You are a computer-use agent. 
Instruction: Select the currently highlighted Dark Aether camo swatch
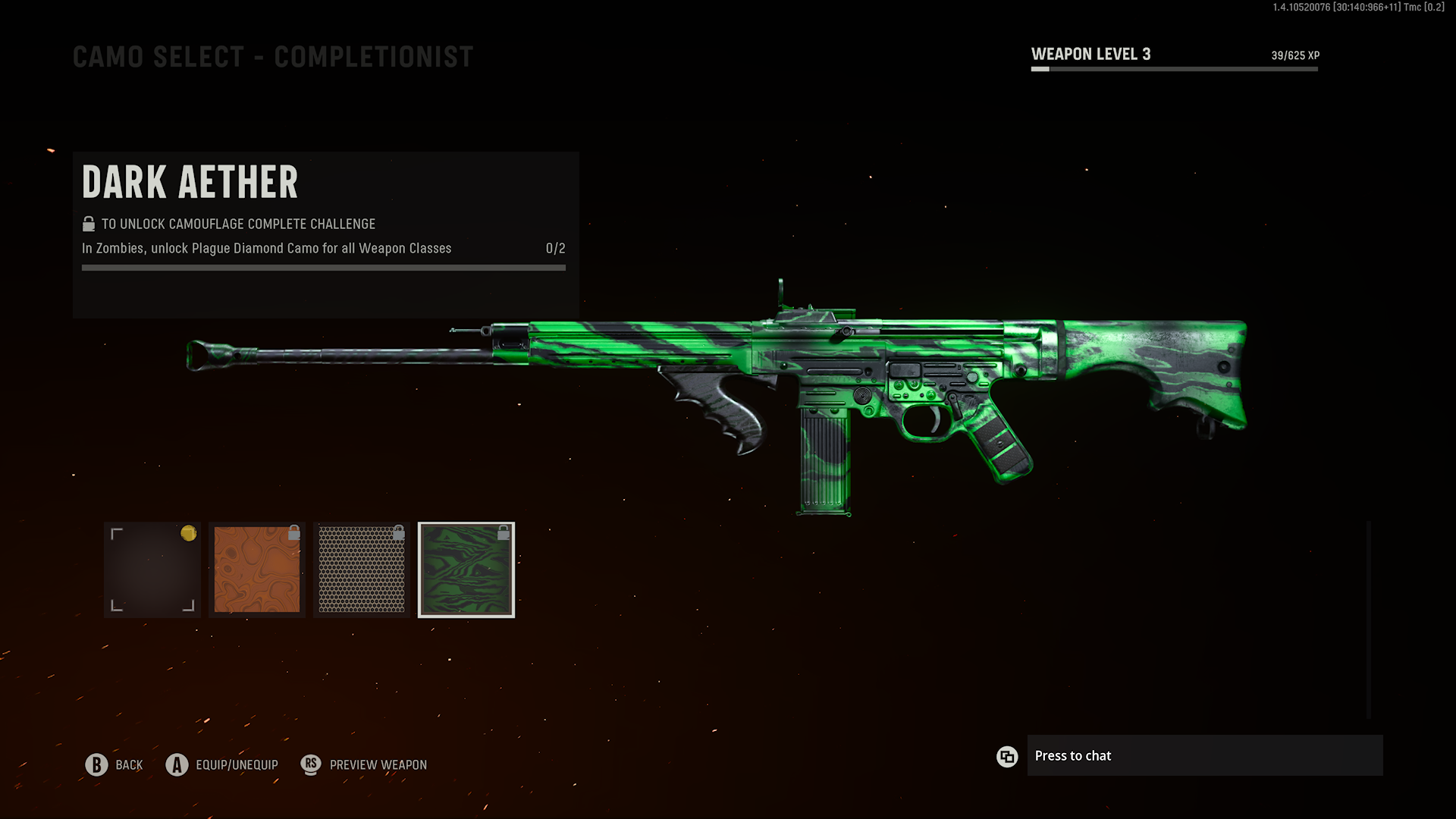tap(466, 570)
